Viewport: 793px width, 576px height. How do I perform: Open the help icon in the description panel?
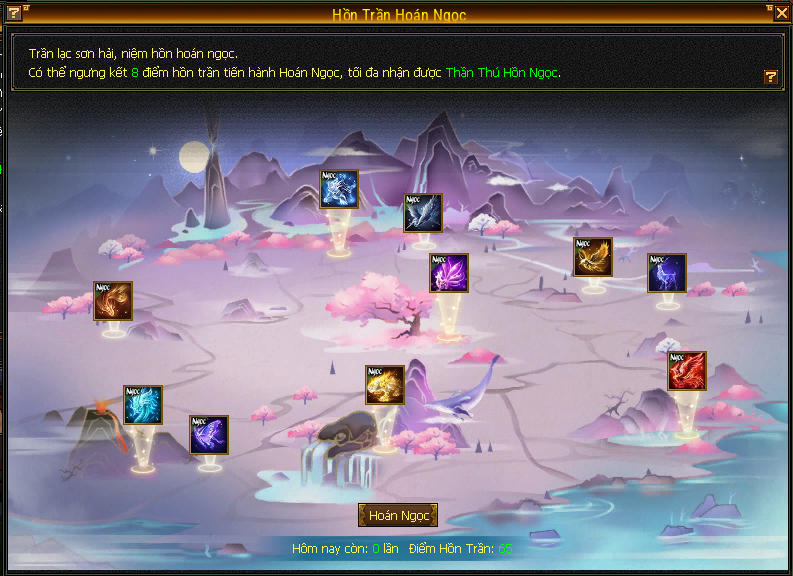click(770, 77)
